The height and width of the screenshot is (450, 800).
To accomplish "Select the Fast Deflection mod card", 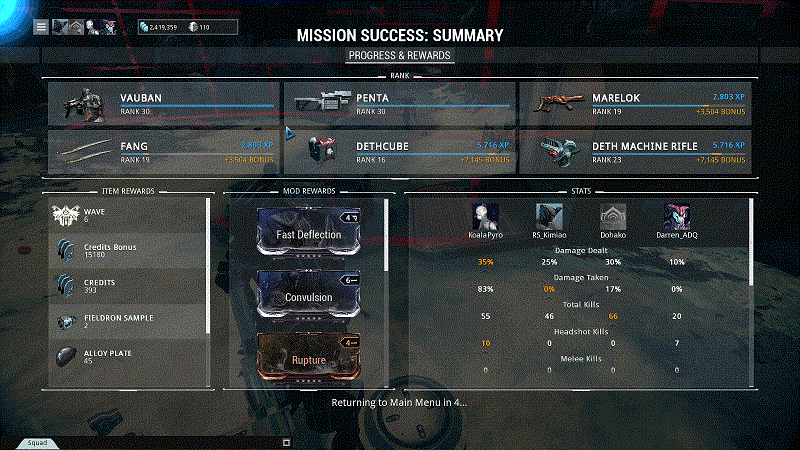I will point(308,231).
